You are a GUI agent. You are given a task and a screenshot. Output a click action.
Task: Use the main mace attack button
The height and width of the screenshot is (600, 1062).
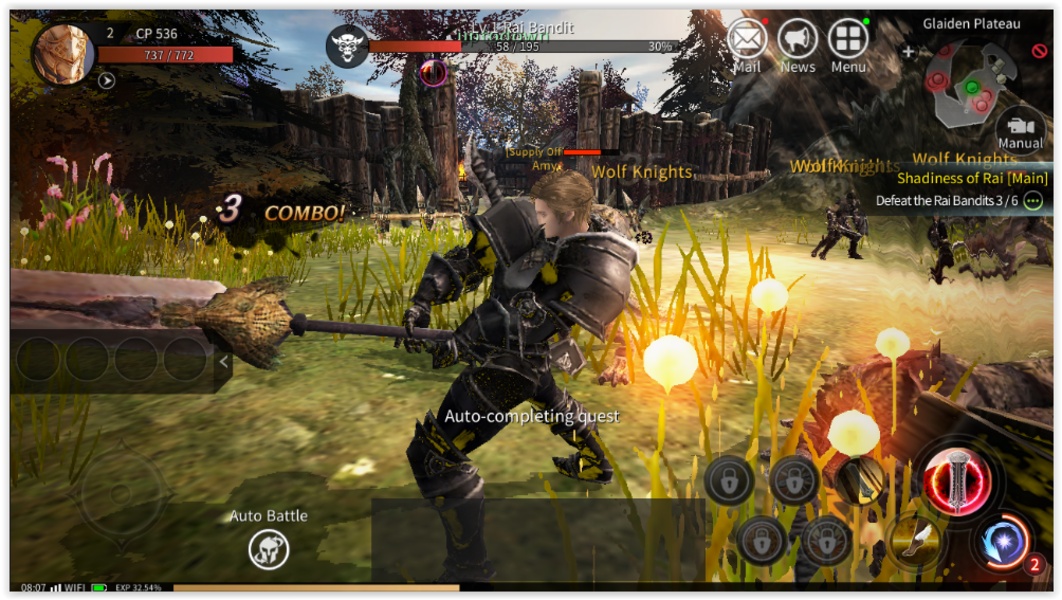pos(957,476)
